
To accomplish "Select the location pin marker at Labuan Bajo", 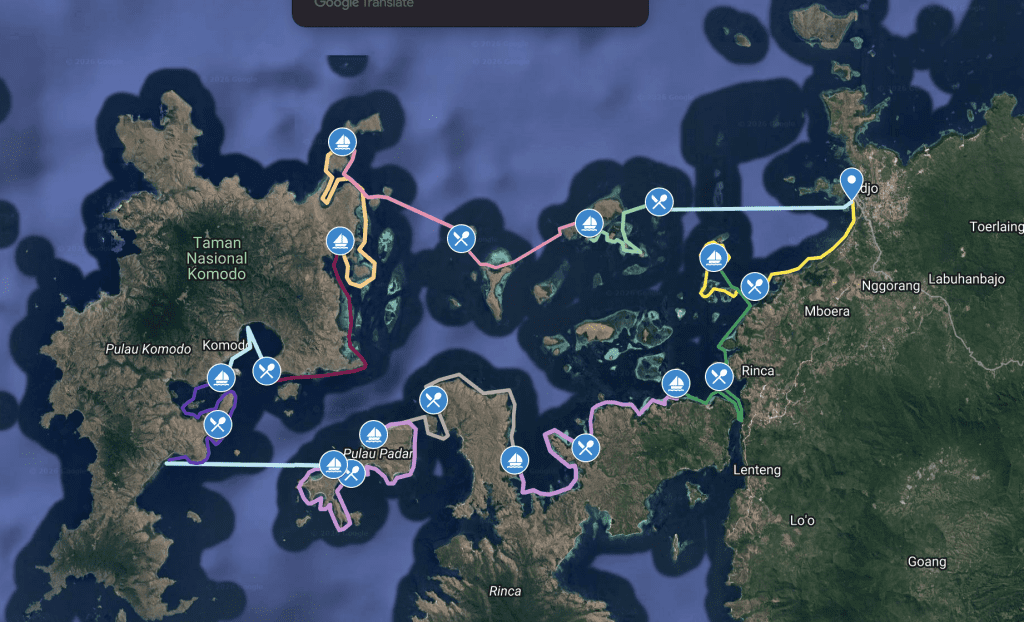I will [x=852, y=184].
